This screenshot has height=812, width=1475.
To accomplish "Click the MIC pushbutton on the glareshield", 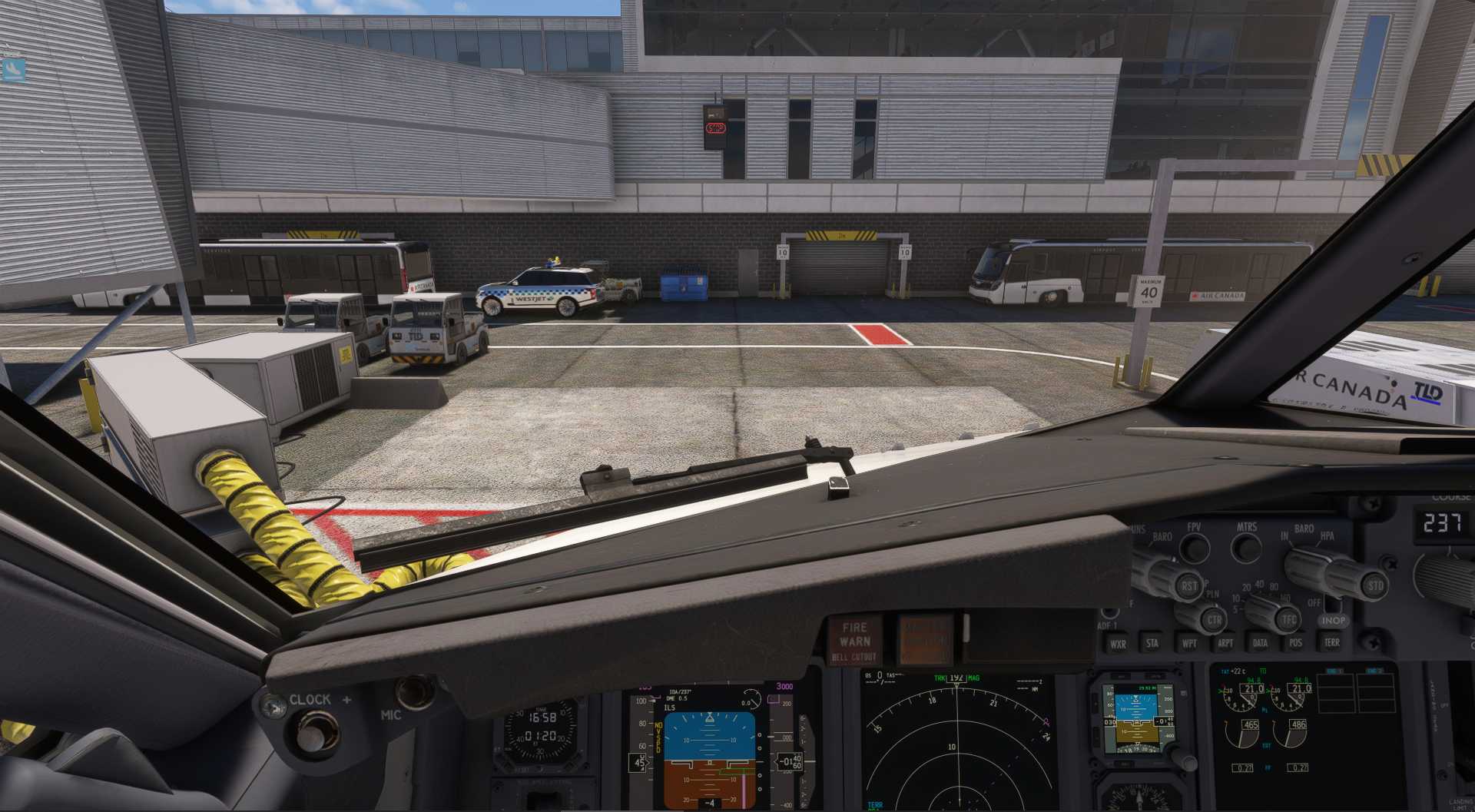I will (x=416, y=691).
